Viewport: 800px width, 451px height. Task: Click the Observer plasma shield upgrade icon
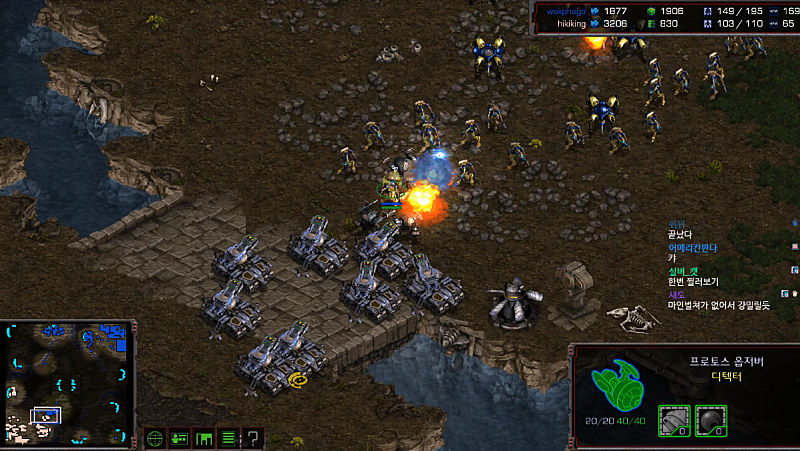[710, 419]
